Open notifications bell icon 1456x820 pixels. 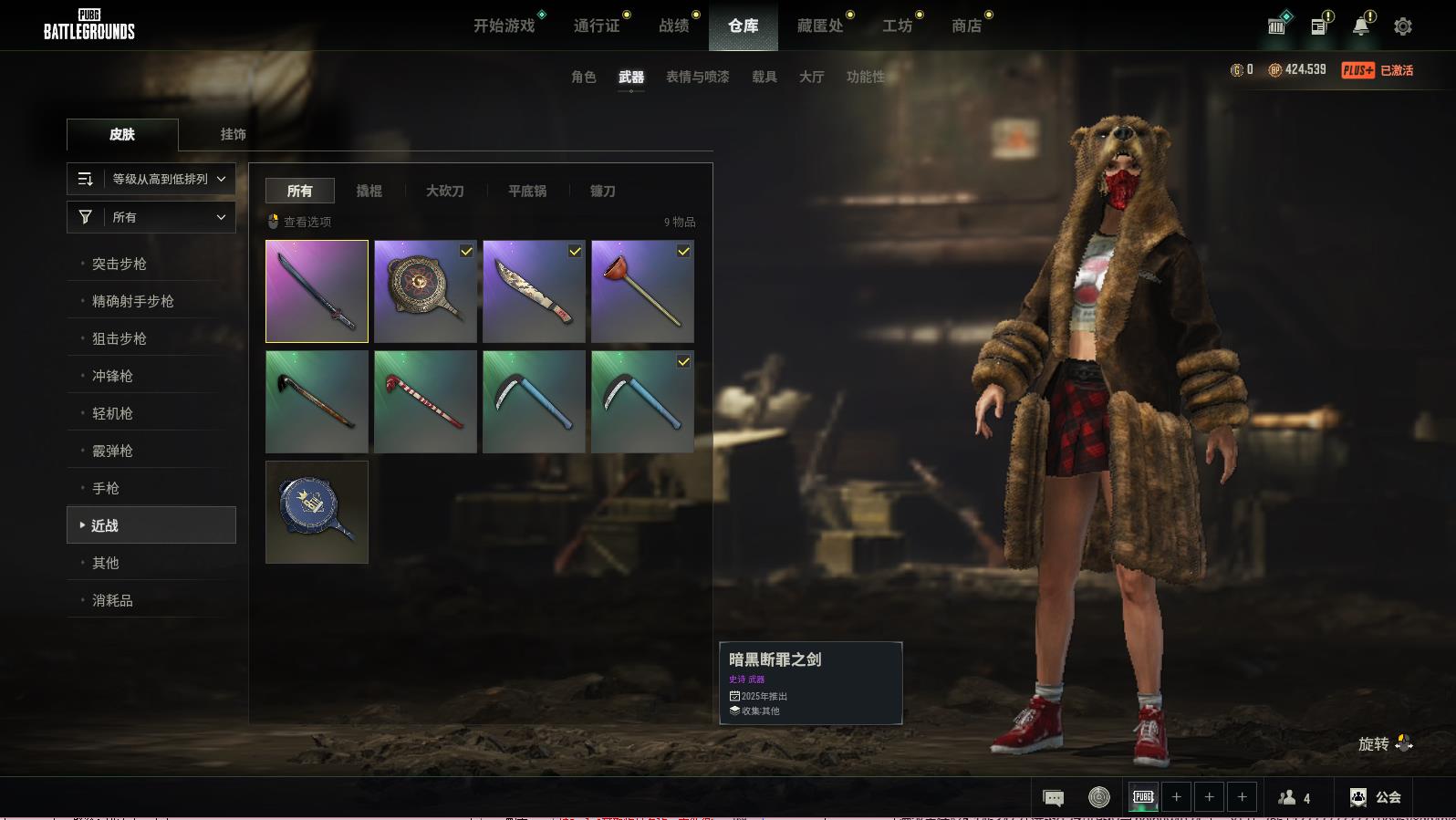pos(1360,26)
